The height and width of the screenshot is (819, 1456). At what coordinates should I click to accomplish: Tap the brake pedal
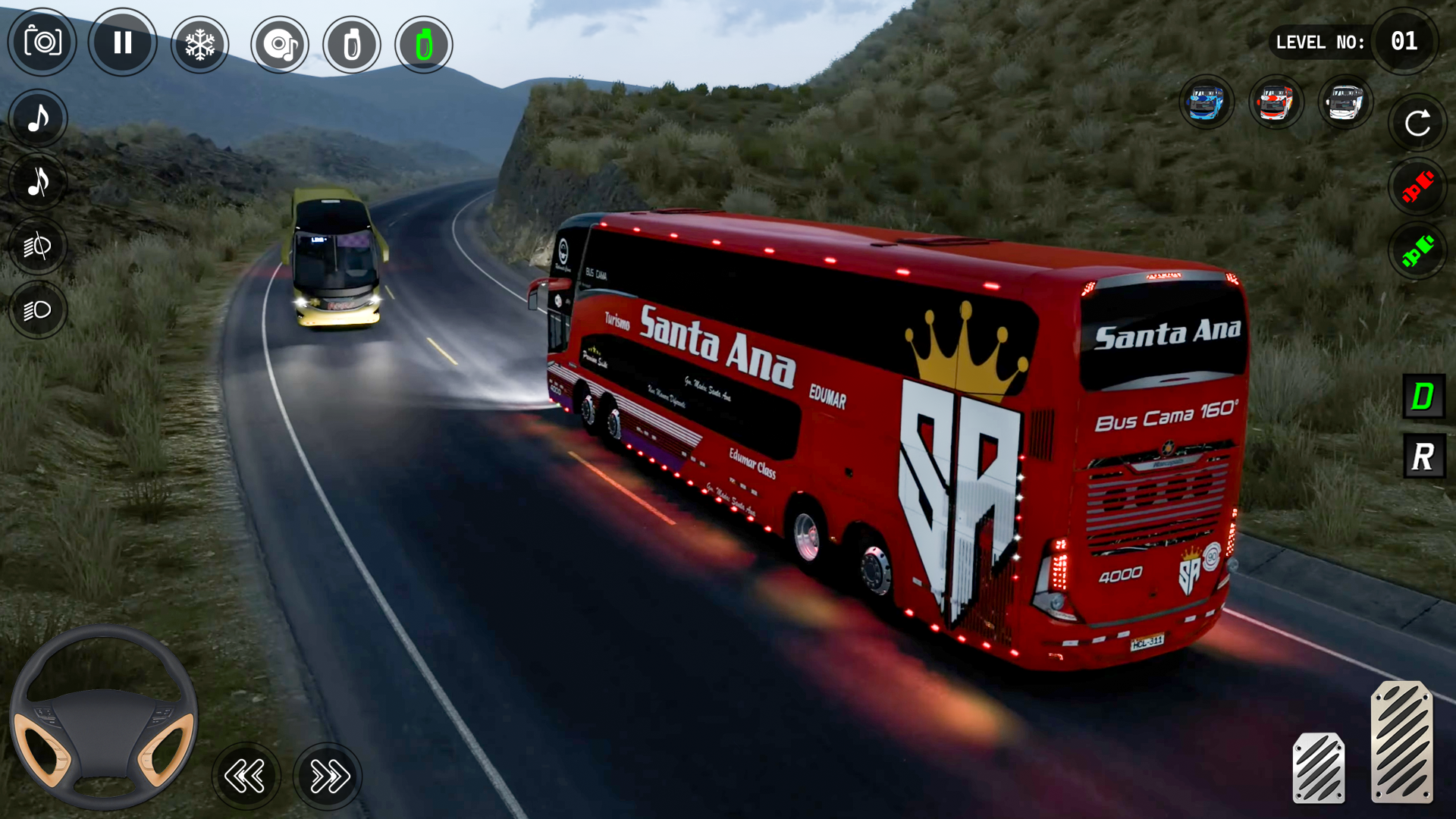[1319, 767]
